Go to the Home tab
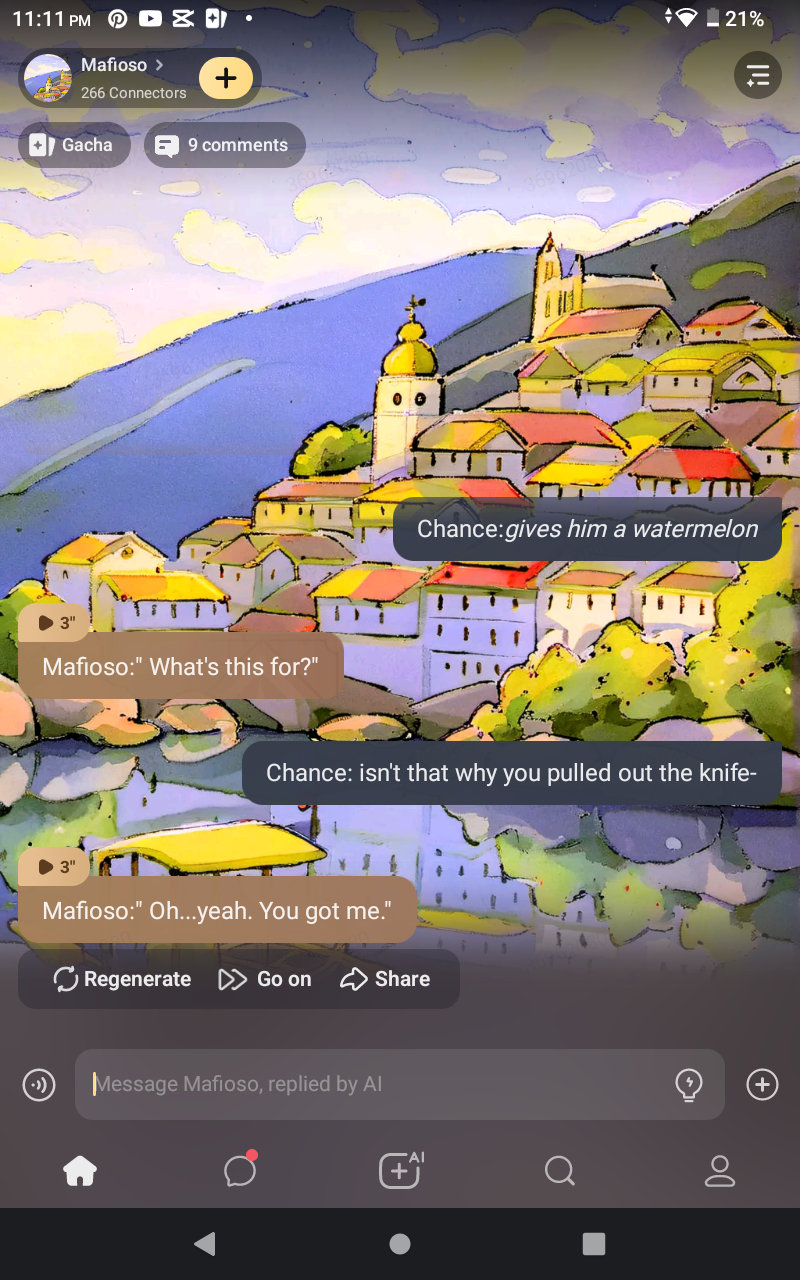This screenshot has height=1280, width=800. 80,1171
